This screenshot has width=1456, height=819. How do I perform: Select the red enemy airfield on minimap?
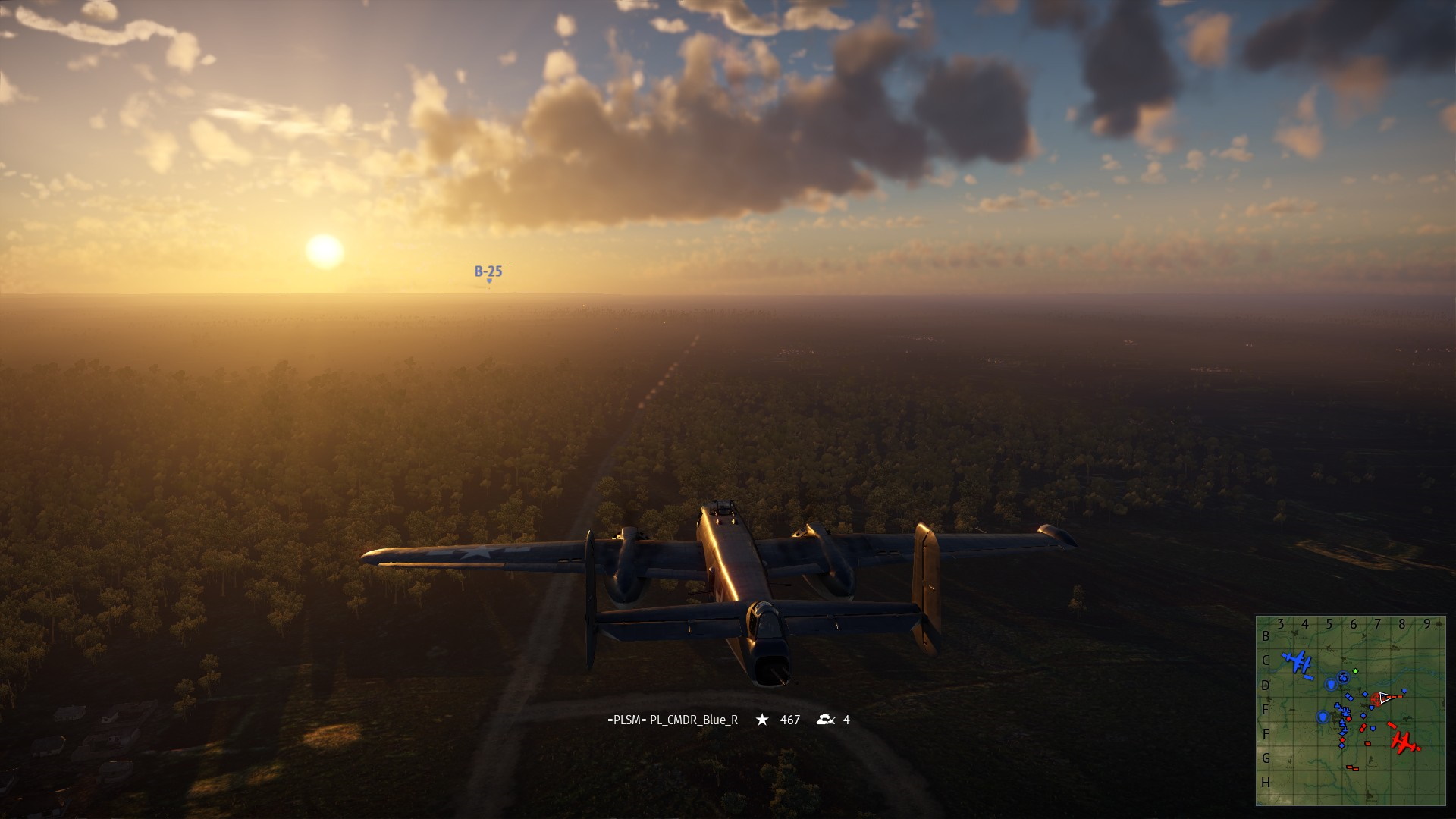click(x=1405, y=742)
